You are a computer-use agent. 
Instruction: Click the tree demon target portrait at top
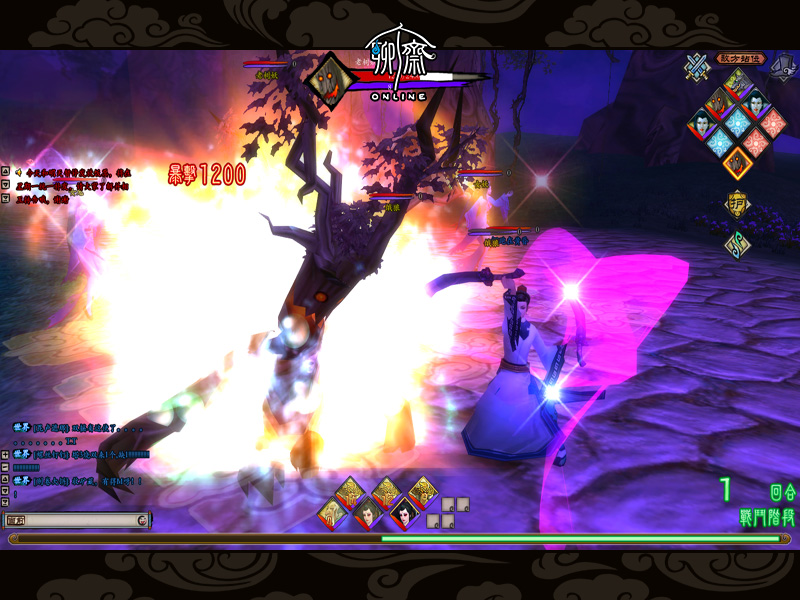pos(327,80)
